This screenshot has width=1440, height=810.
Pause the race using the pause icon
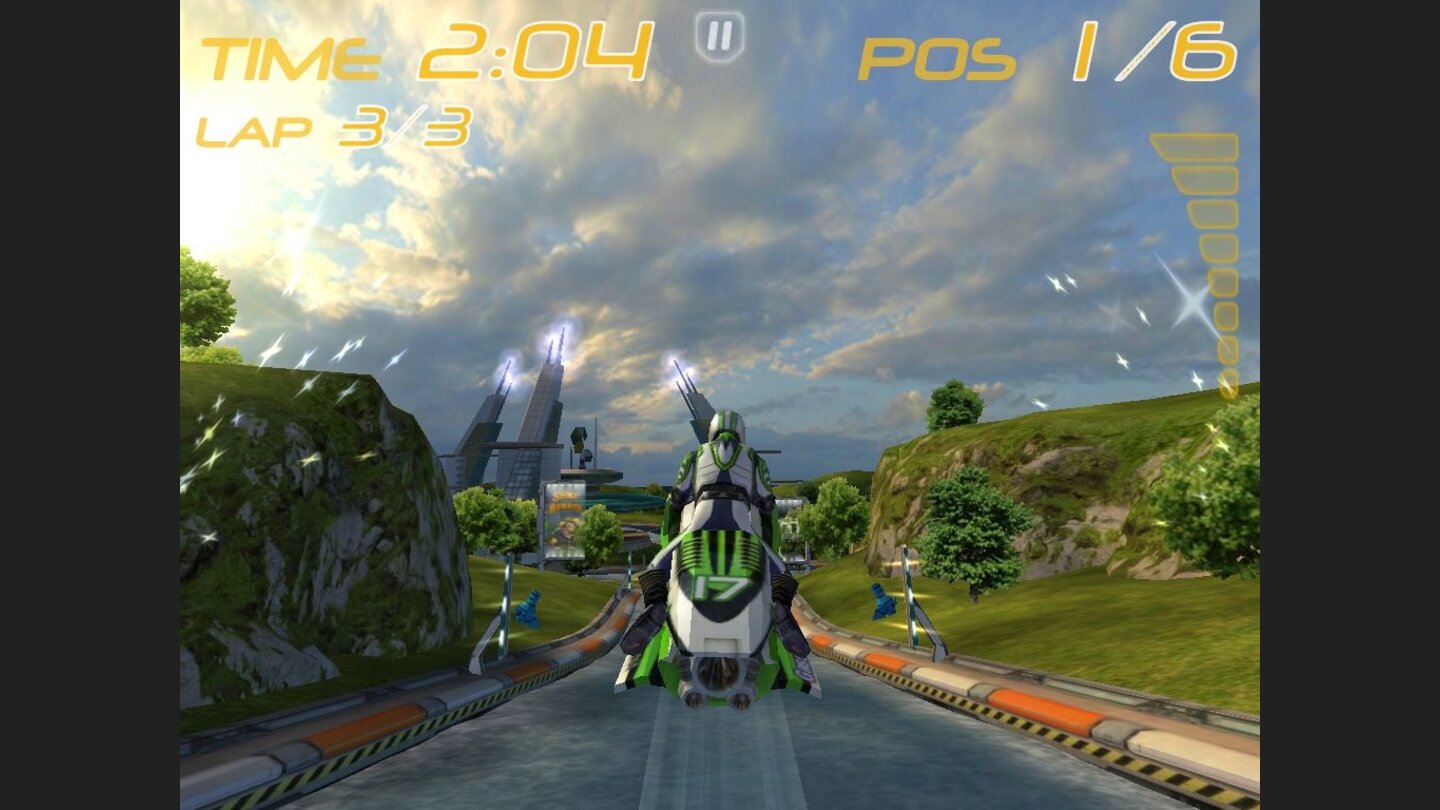point(719,38)
